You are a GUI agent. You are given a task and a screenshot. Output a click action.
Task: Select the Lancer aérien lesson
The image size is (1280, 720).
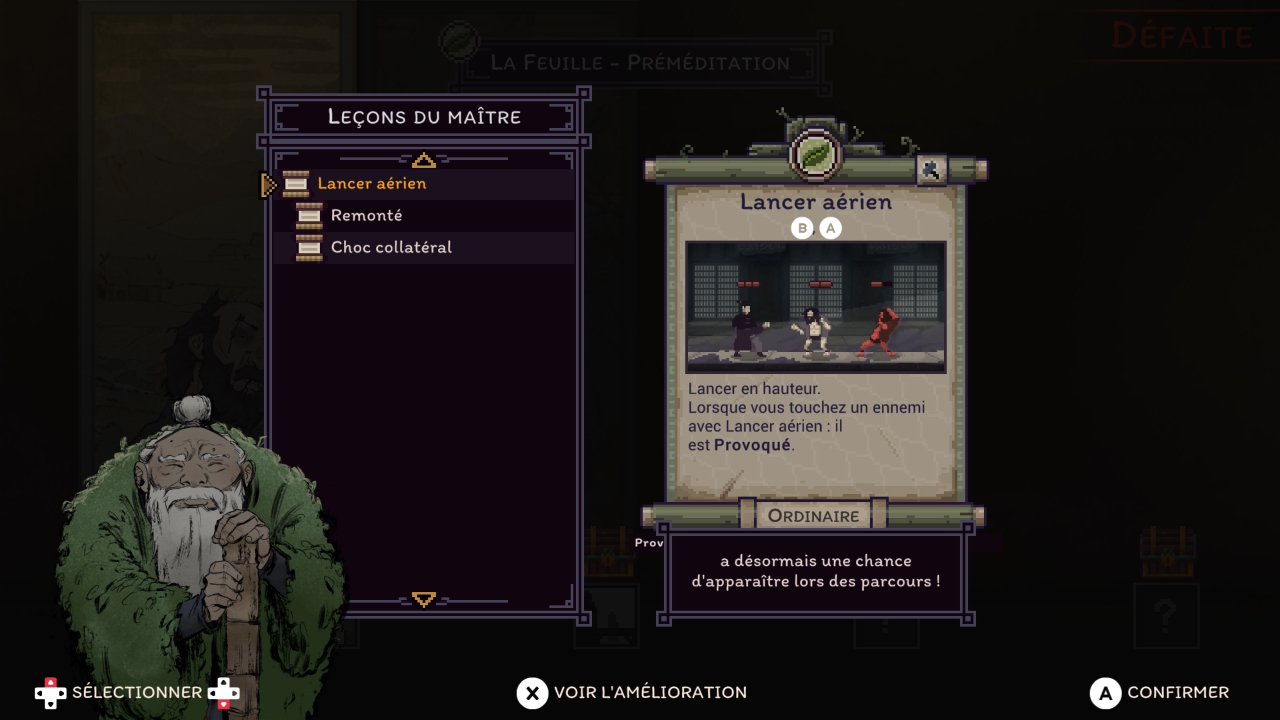point(371,184)
